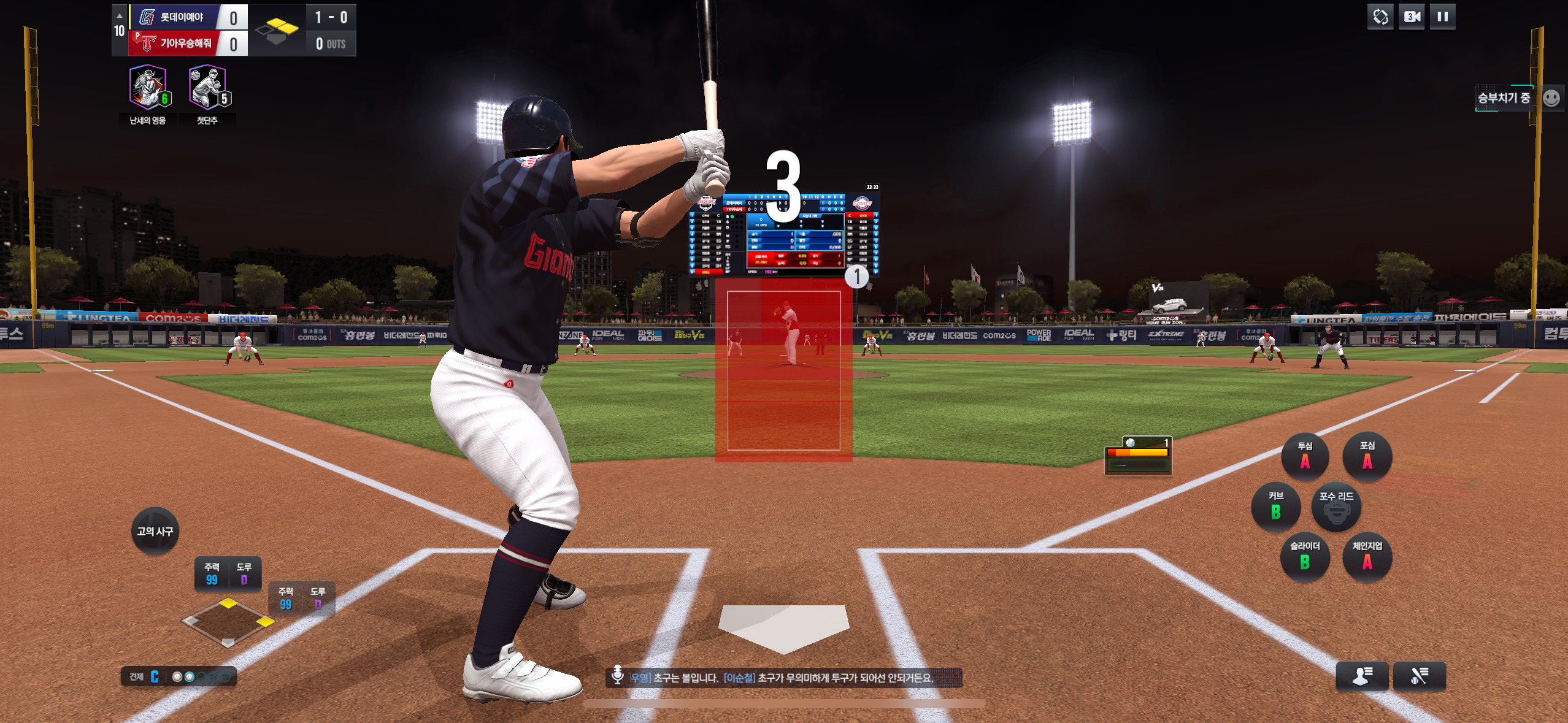Choose the 포심 four-seam pitch

tap(1367, 456)
